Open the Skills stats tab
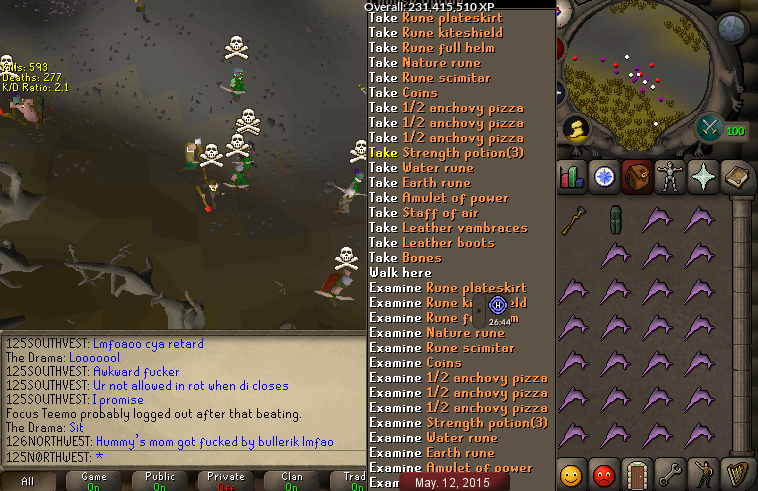Viewport: 758px width, 491px height. point(572,176)
